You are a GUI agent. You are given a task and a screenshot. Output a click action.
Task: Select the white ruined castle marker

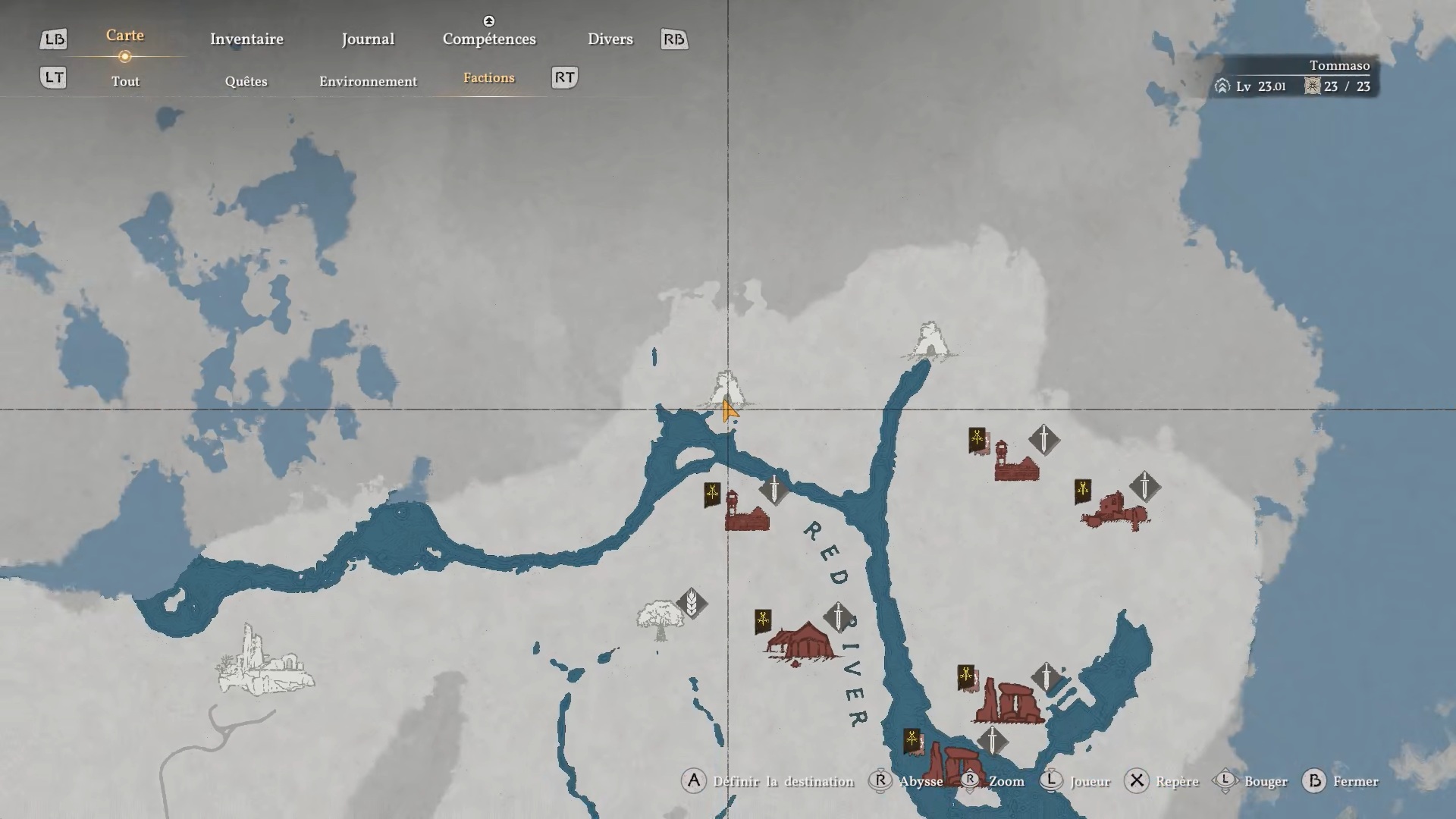click(264, 662)
